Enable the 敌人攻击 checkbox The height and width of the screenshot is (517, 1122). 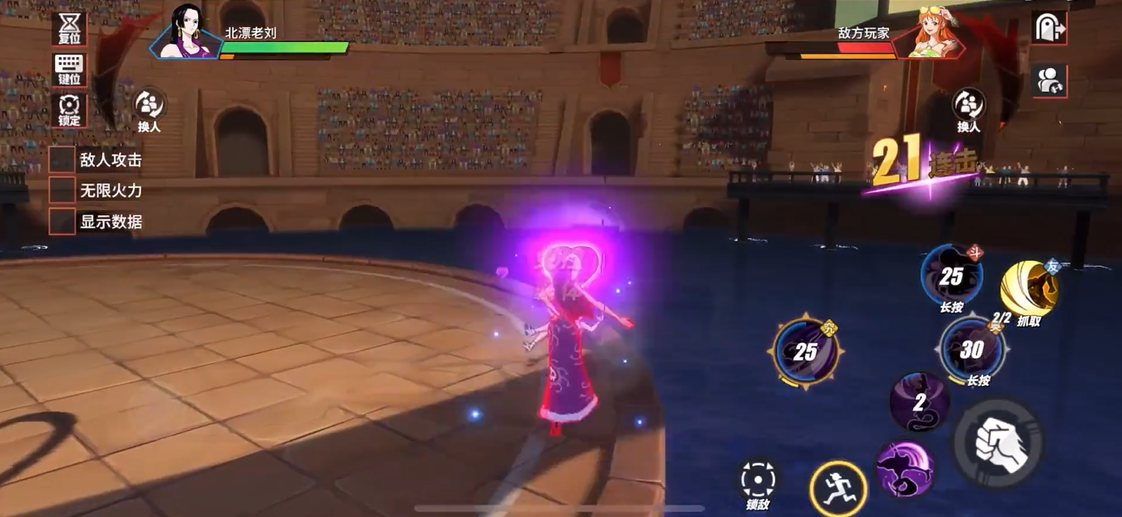(x=62, y=159)
